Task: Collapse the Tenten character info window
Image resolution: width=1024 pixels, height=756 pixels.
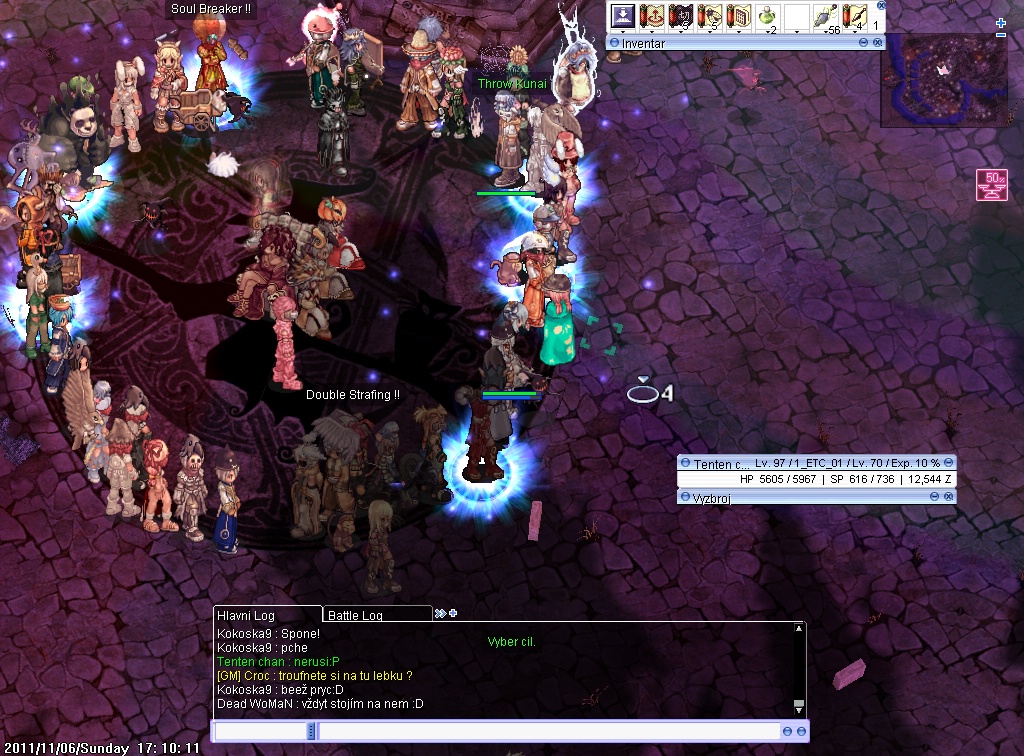Action: (x=684, y=463)
